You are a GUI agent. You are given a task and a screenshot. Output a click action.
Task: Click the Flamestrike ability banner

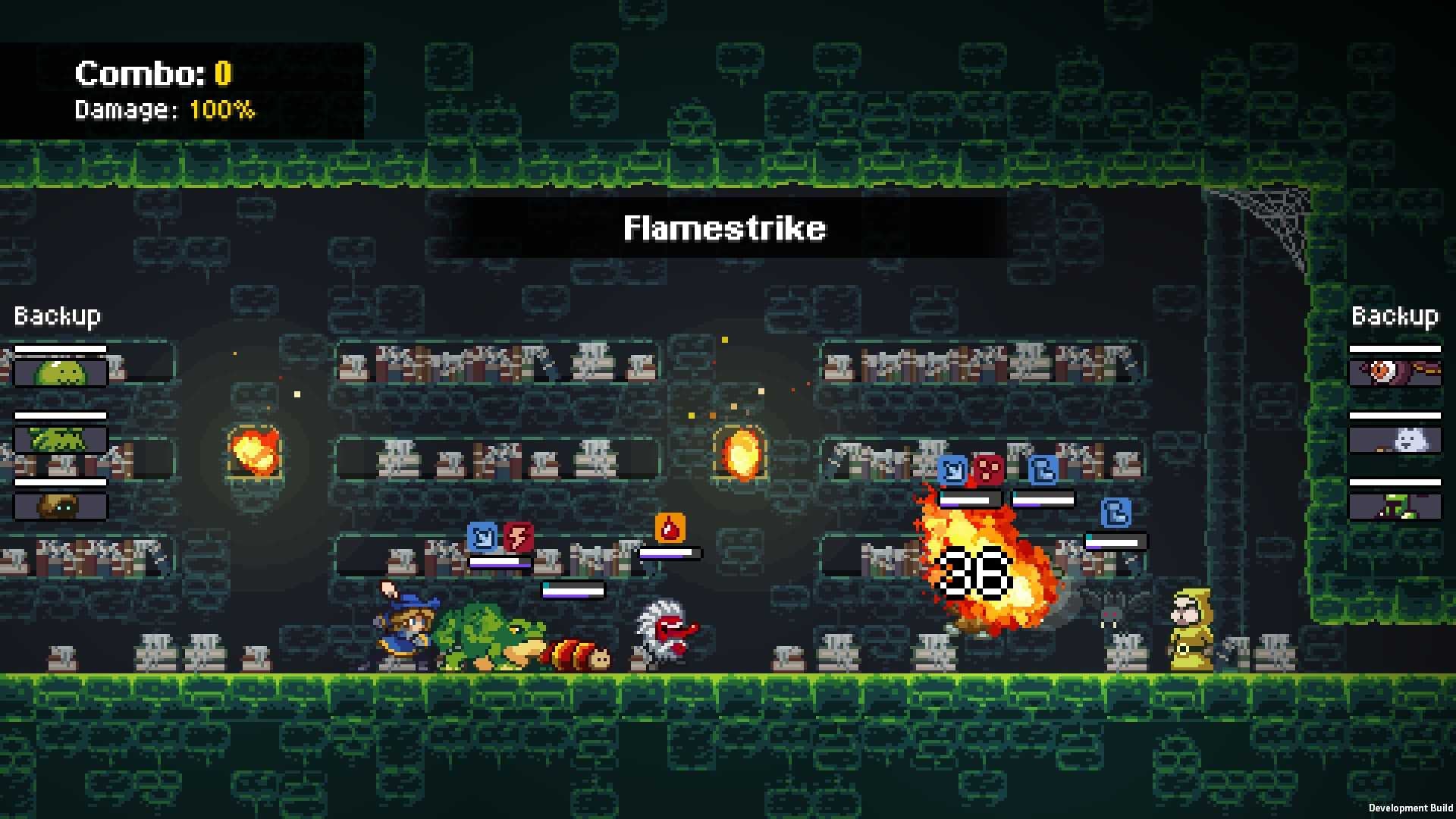[x=724, y=227]
